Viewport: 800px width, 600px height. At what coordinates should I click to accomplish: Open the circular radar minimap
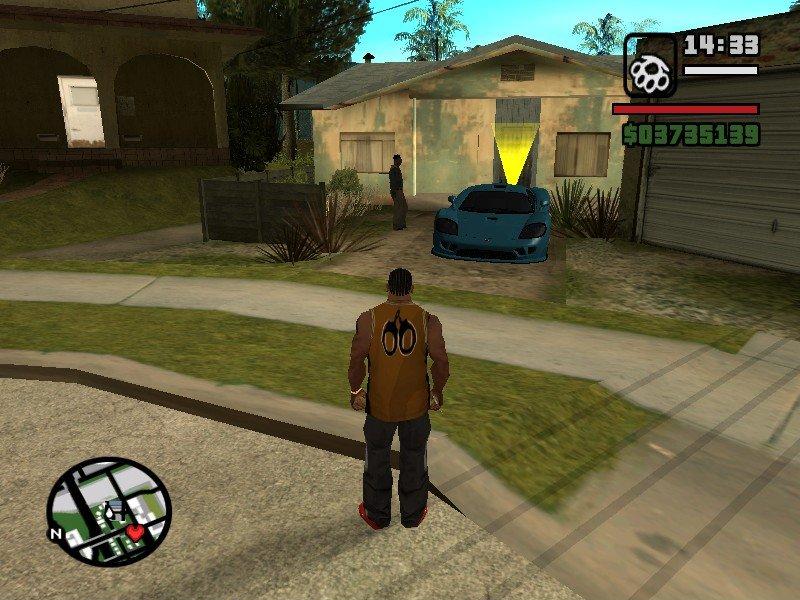109,511
